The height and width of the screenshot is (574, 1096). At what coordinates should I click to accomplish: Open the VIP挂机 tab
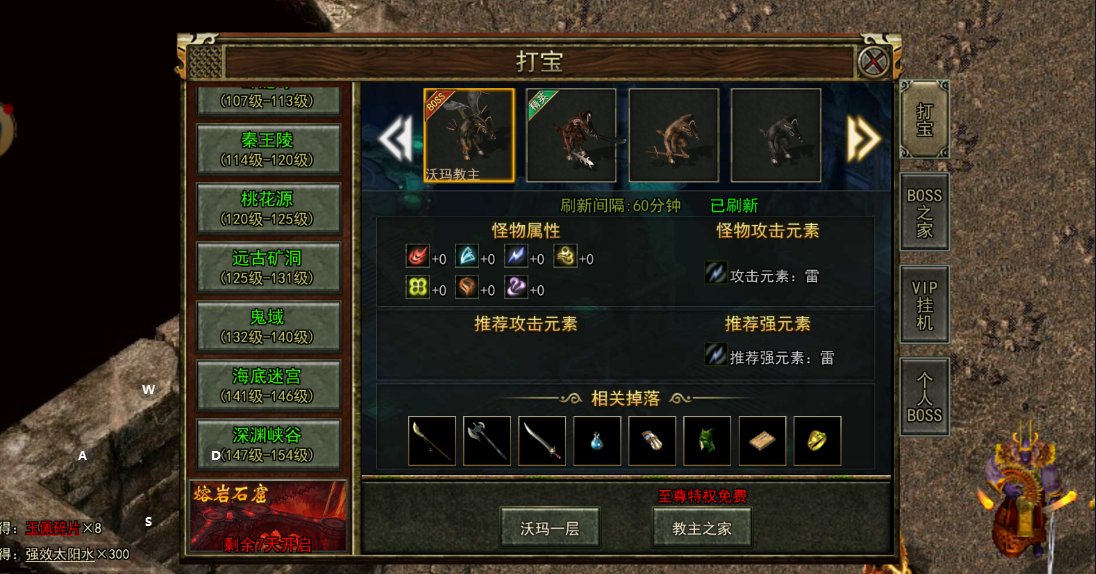tap(924, 305)
